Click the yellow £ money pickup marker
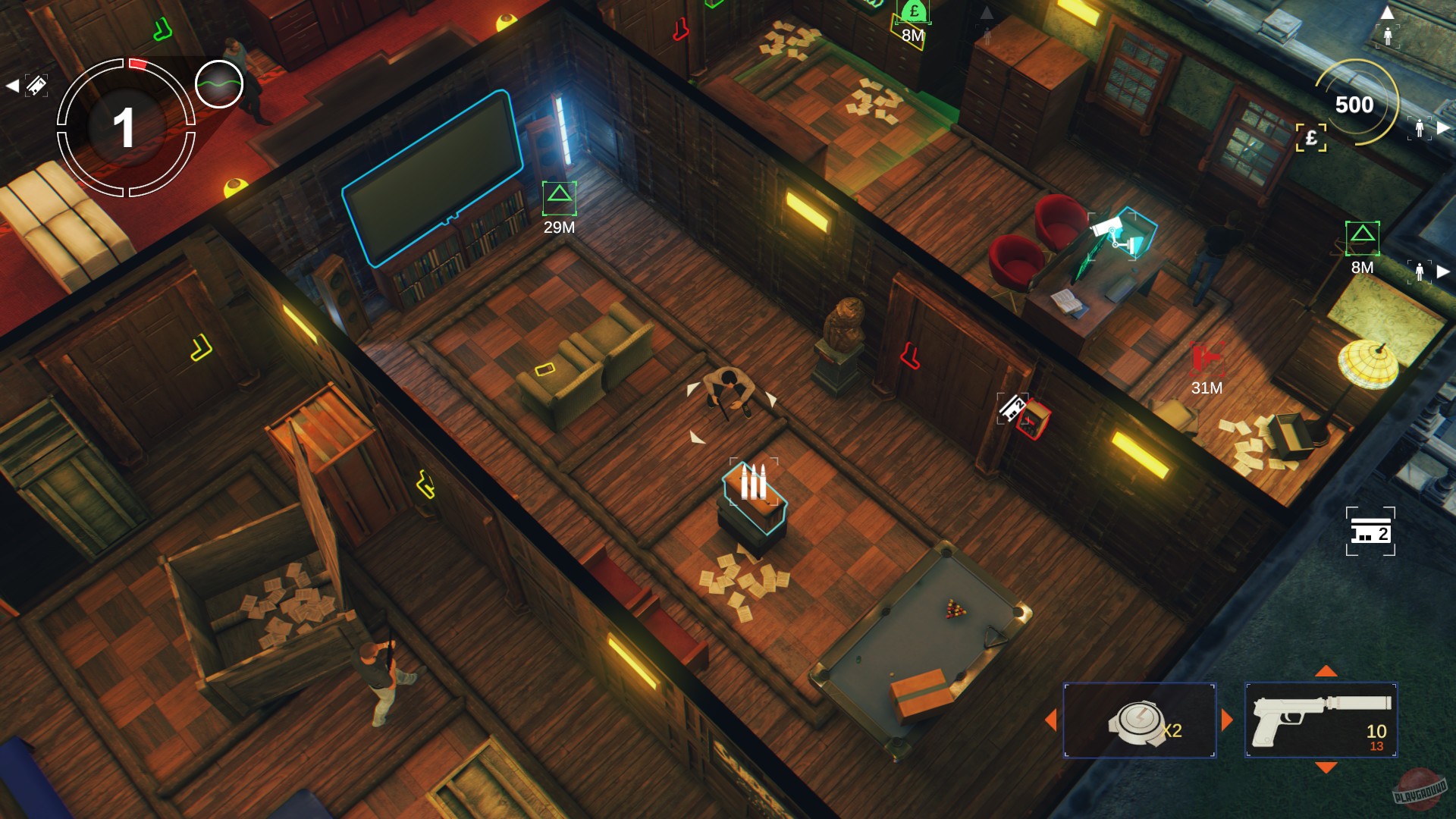1456x819 pixels. point(1312,138)
